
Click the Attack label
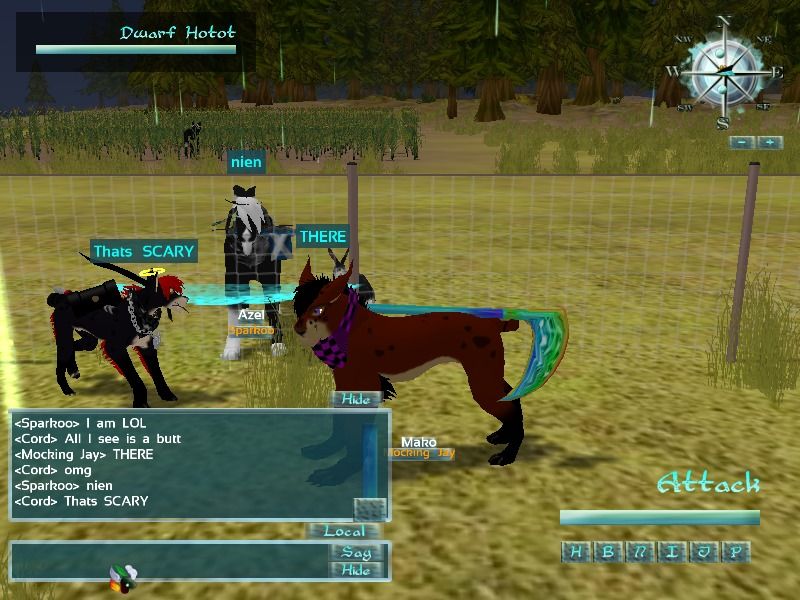coord(708,486)
